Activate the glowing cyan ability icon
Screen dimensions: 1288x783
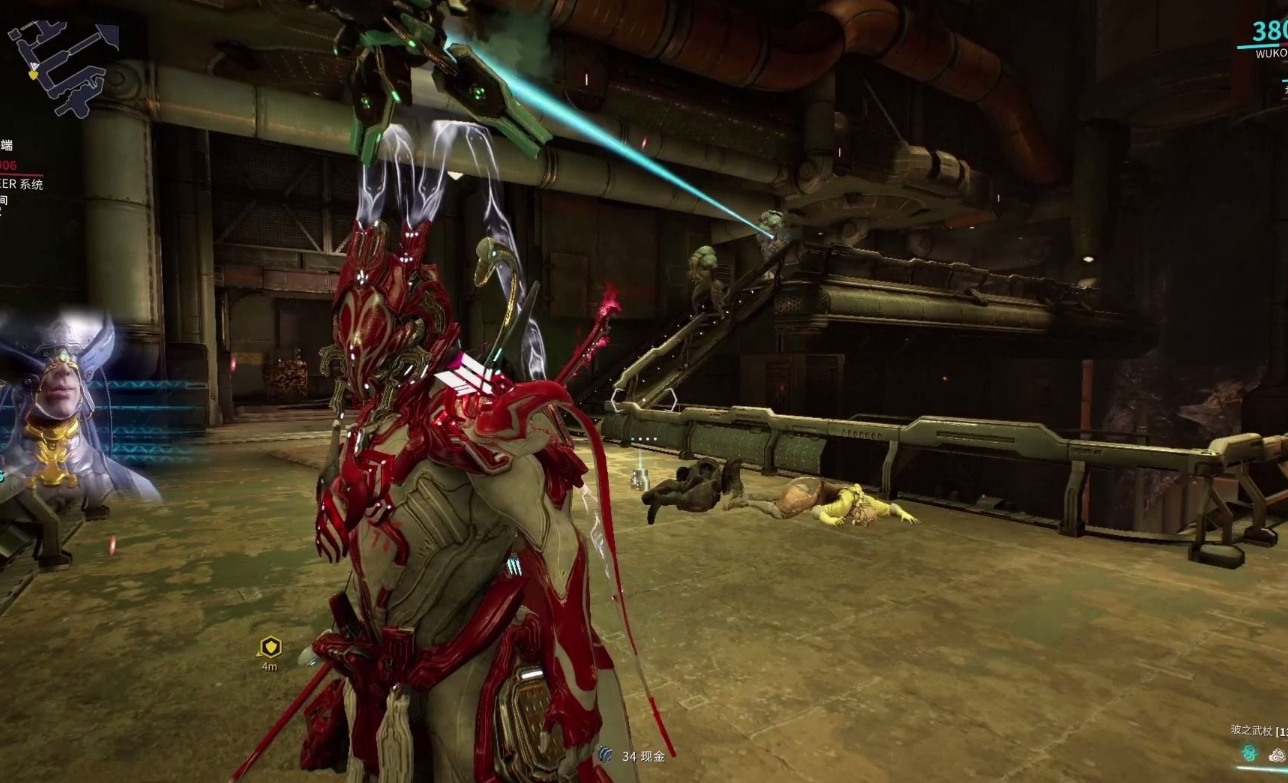(1249, 753)
